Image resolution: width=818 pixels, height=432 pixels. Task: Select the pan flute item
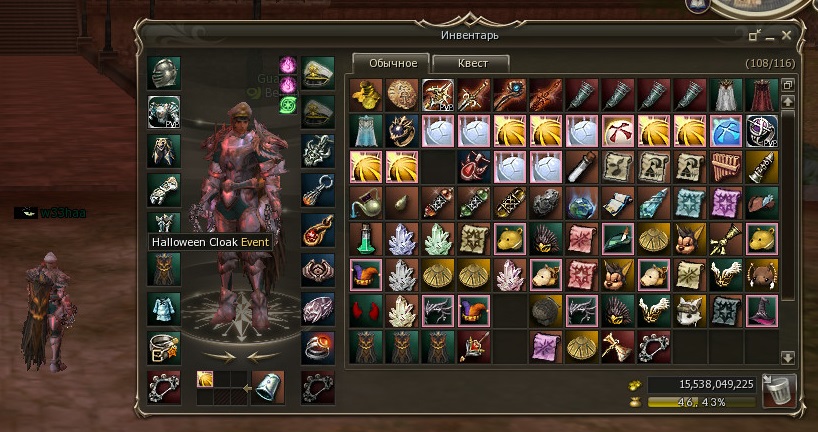pos(724,166)
